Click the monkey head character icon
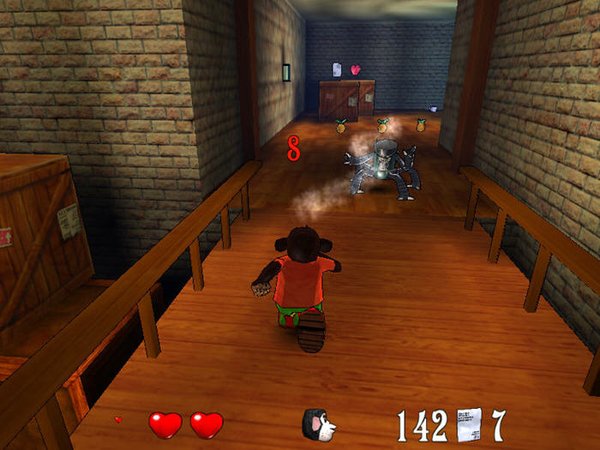Screen dimensions: 600x450 [x=318, y=424]
